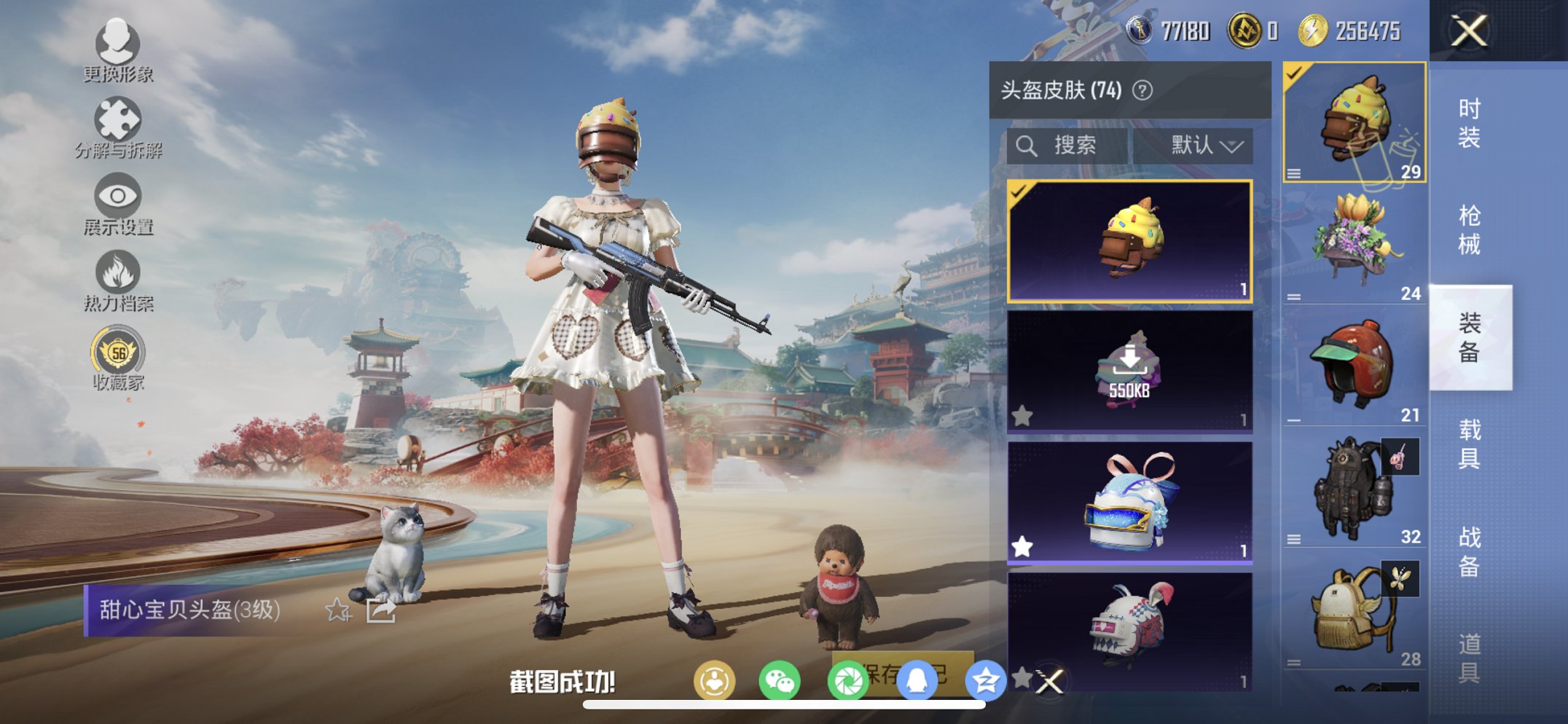The width and height of the screenshot is (1568, 724).
Task: Open the search magnifier in helmet panel
Action: pyautogui.click(x=1027, y=144)
